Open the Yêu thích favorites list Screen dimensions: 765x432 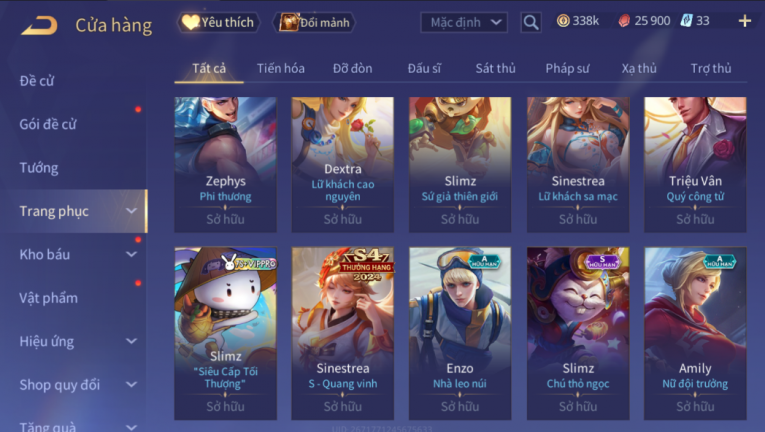tap(217, 22)
